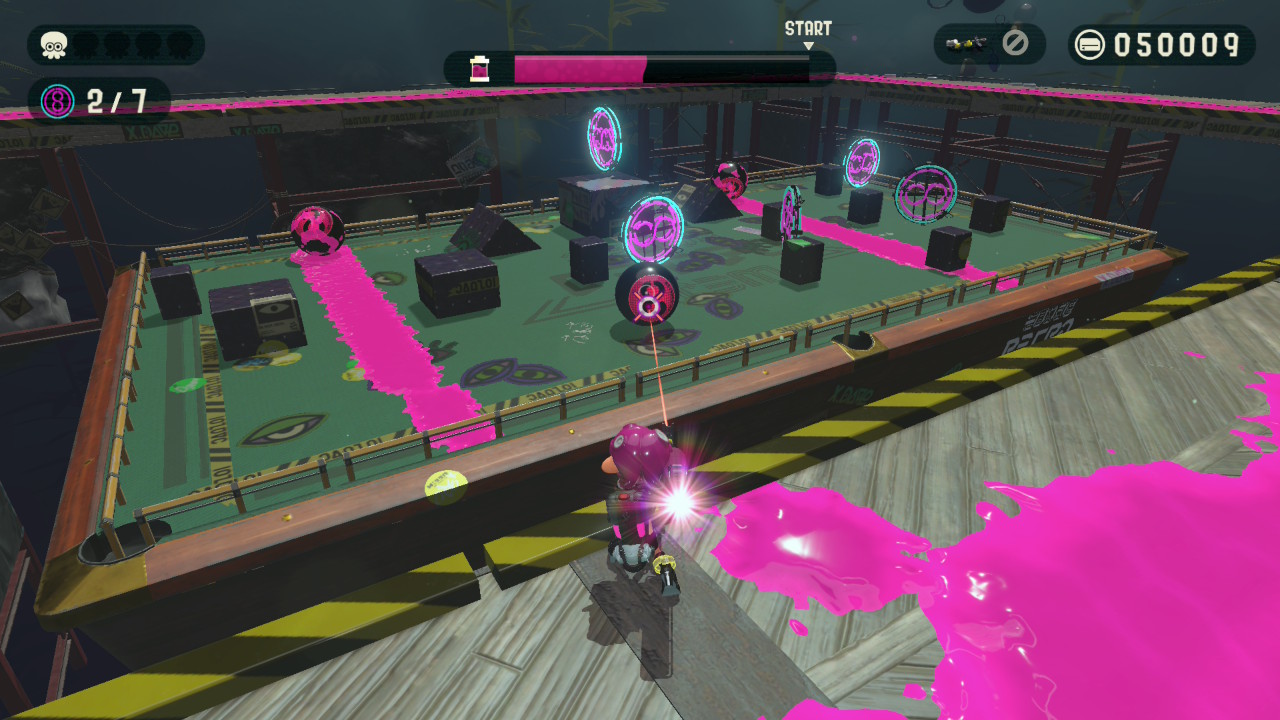Click the ink tank icon
Viewport: 1280px width, 720px height.
tap(481, 69)
